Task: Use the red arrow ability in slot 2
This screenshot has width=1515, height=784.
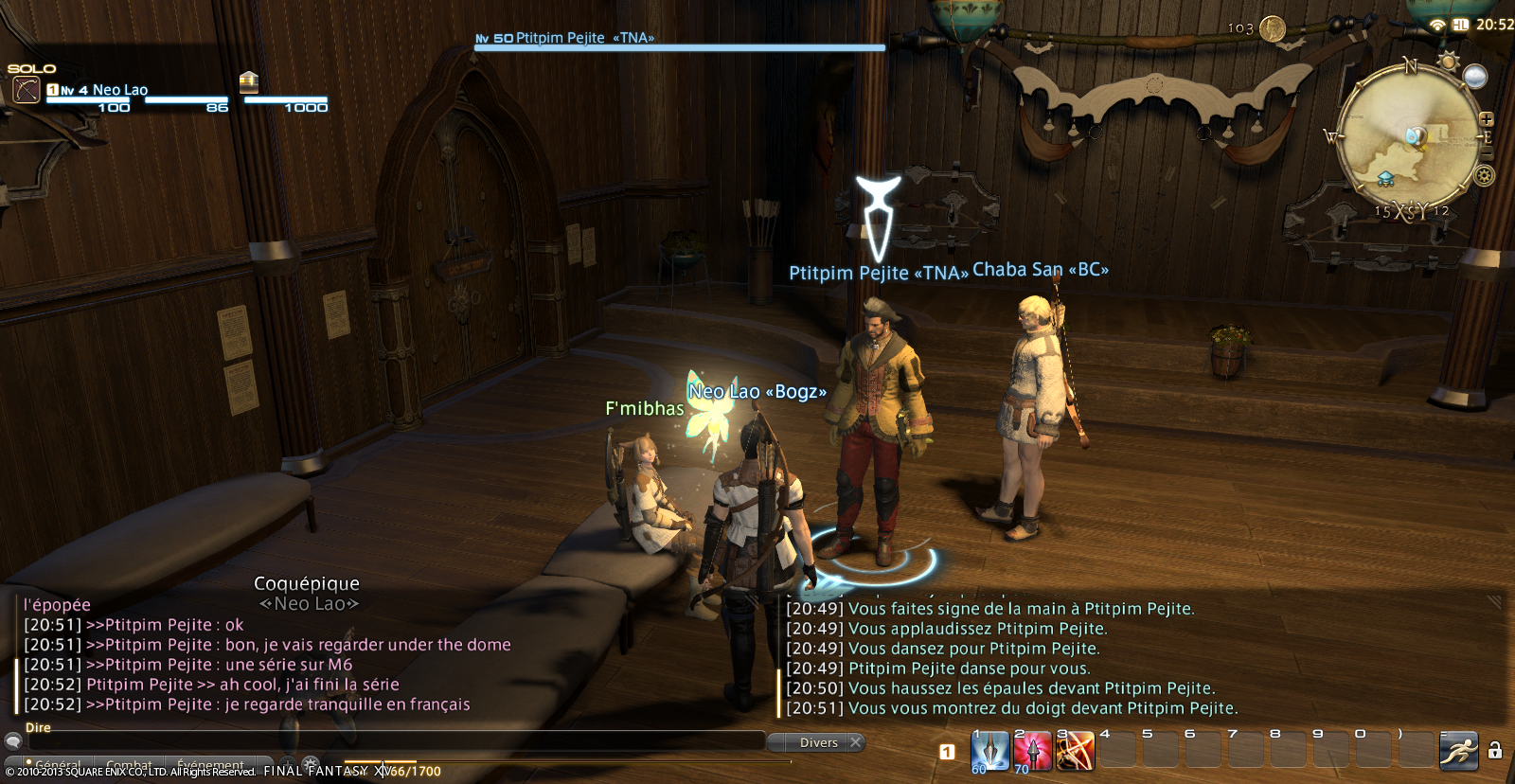Action: (x=1033, y=752)
